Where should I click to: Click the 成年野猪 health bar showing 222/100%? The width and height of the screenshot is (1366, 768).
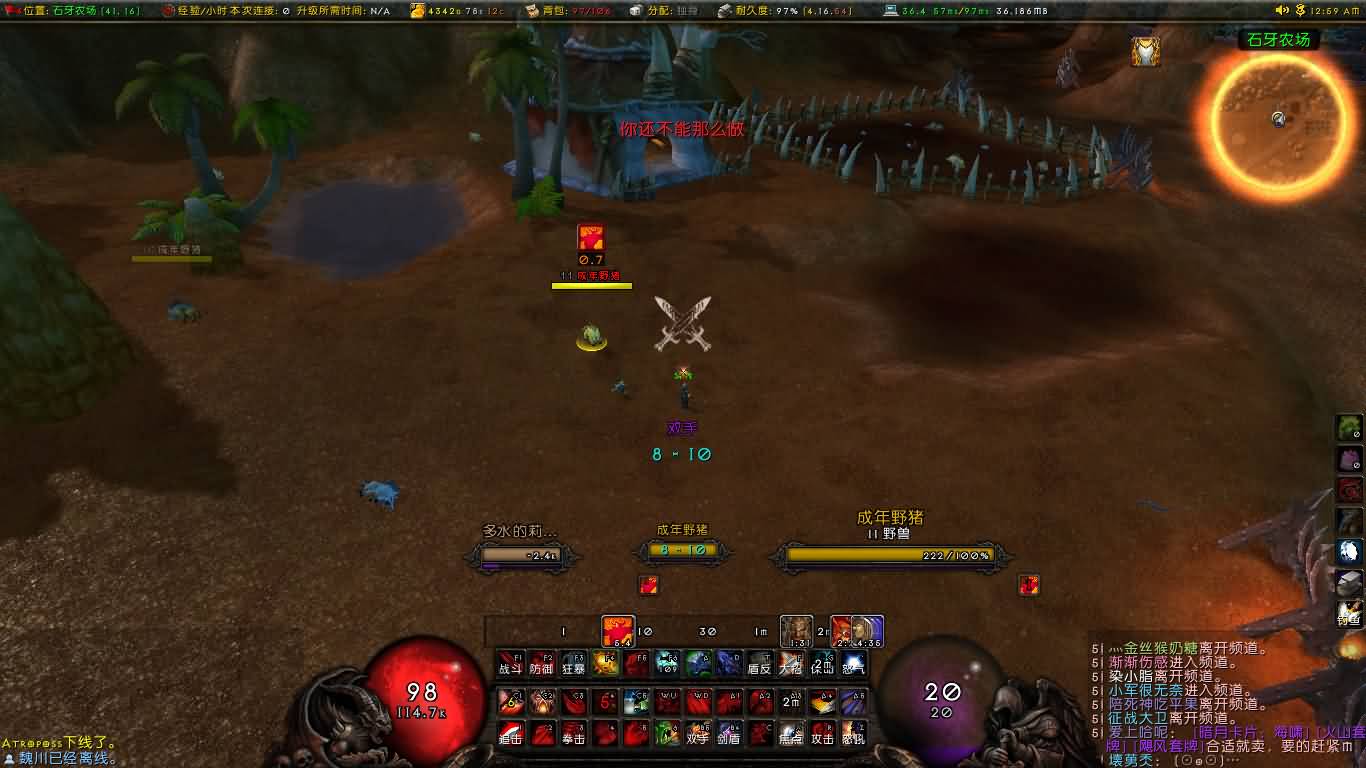pyautogui.click(x=885, y=557)
